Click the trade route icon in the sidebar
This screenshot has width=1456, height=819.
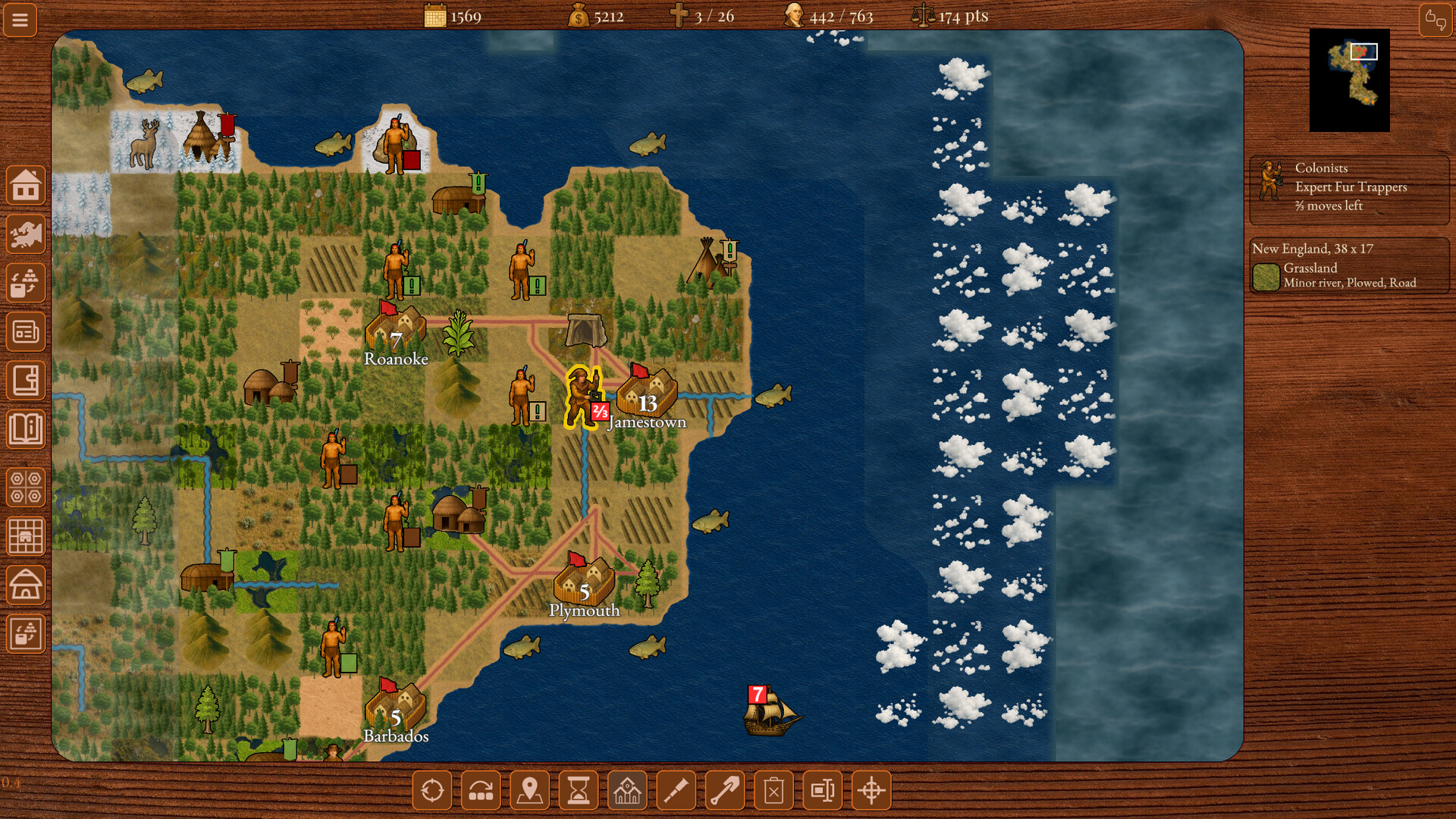click(27, 282)
